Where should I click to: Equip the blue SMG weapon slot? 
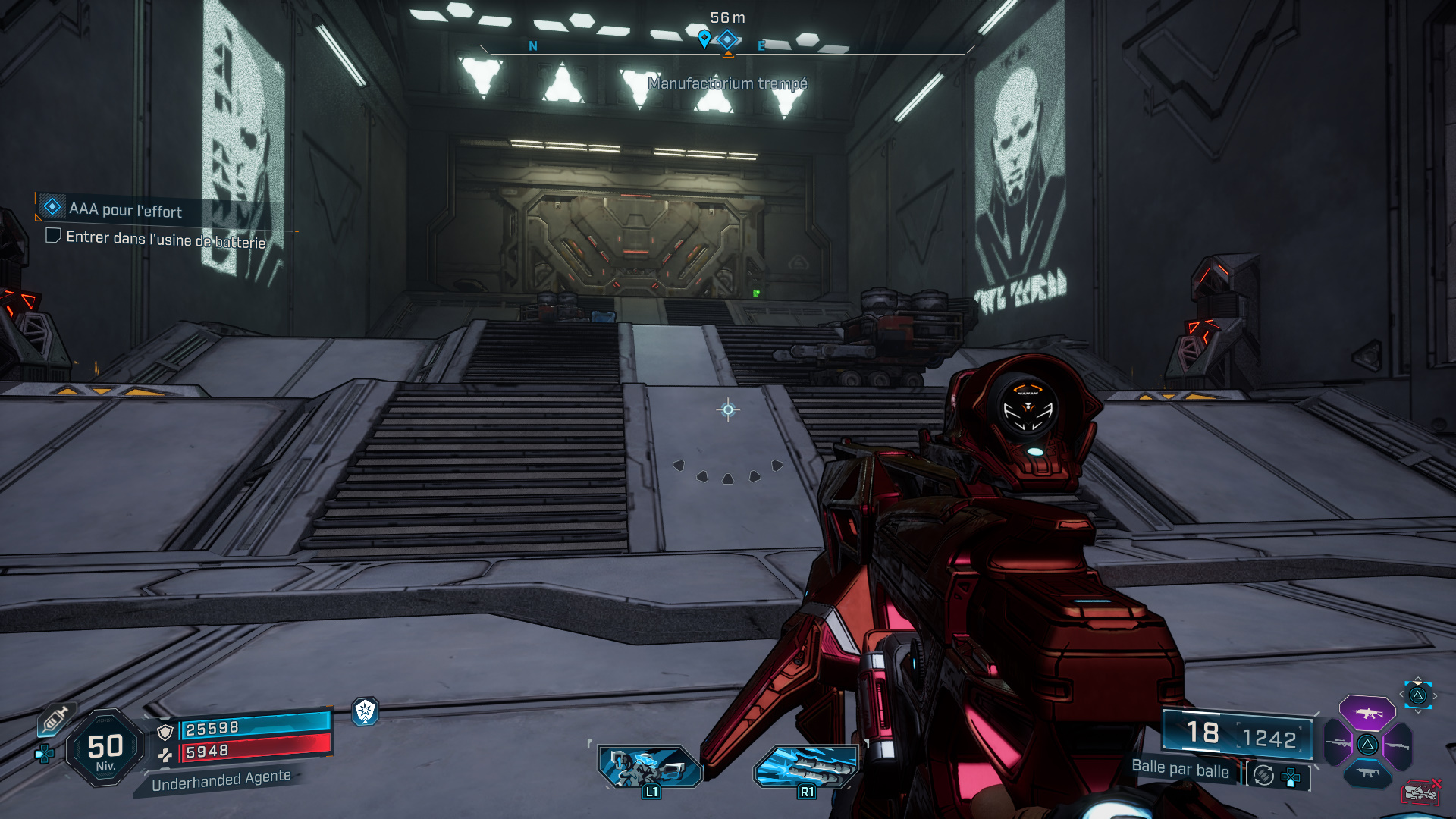pos(1367,773)
